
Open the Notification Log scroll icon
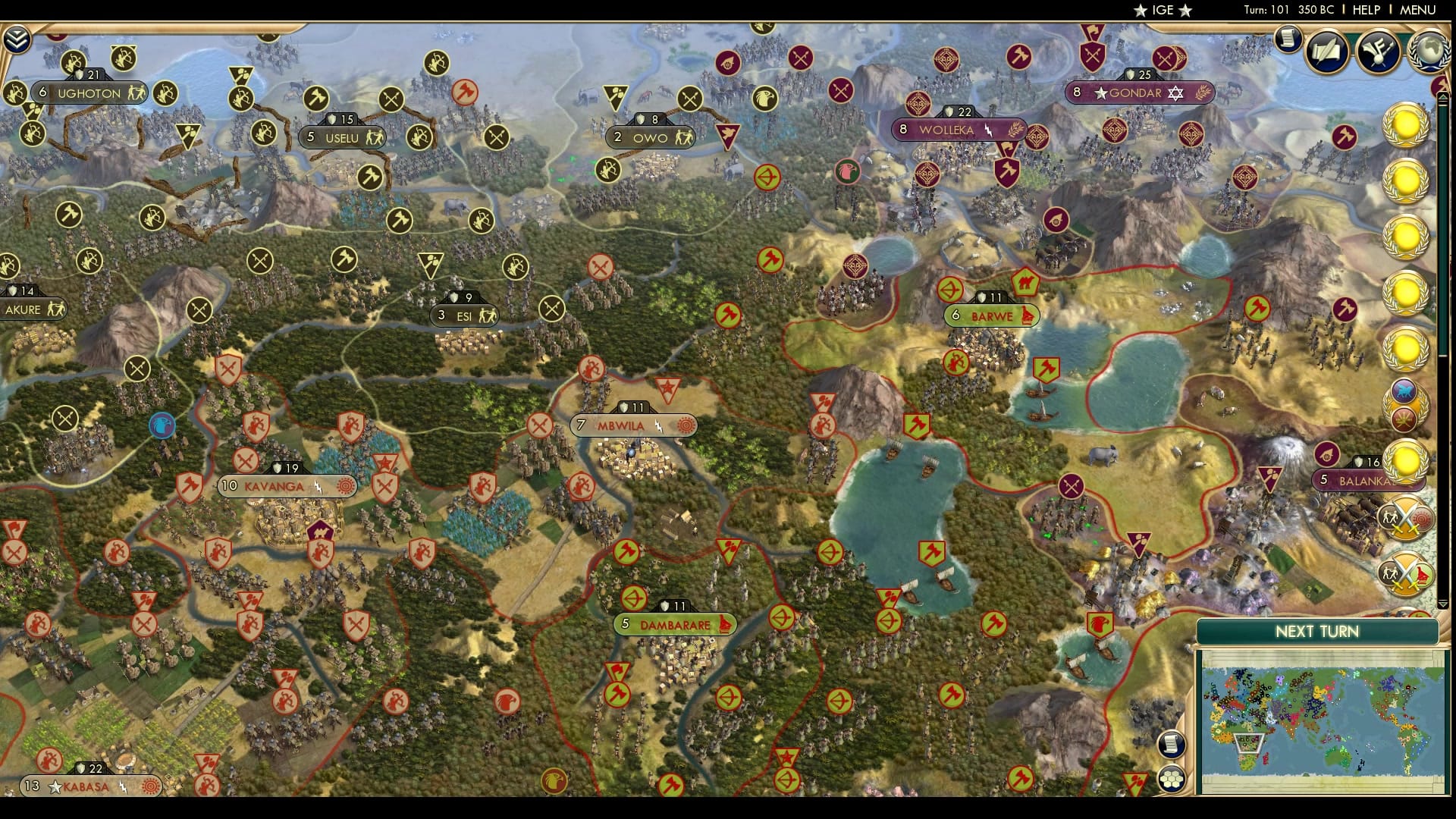1287,39
